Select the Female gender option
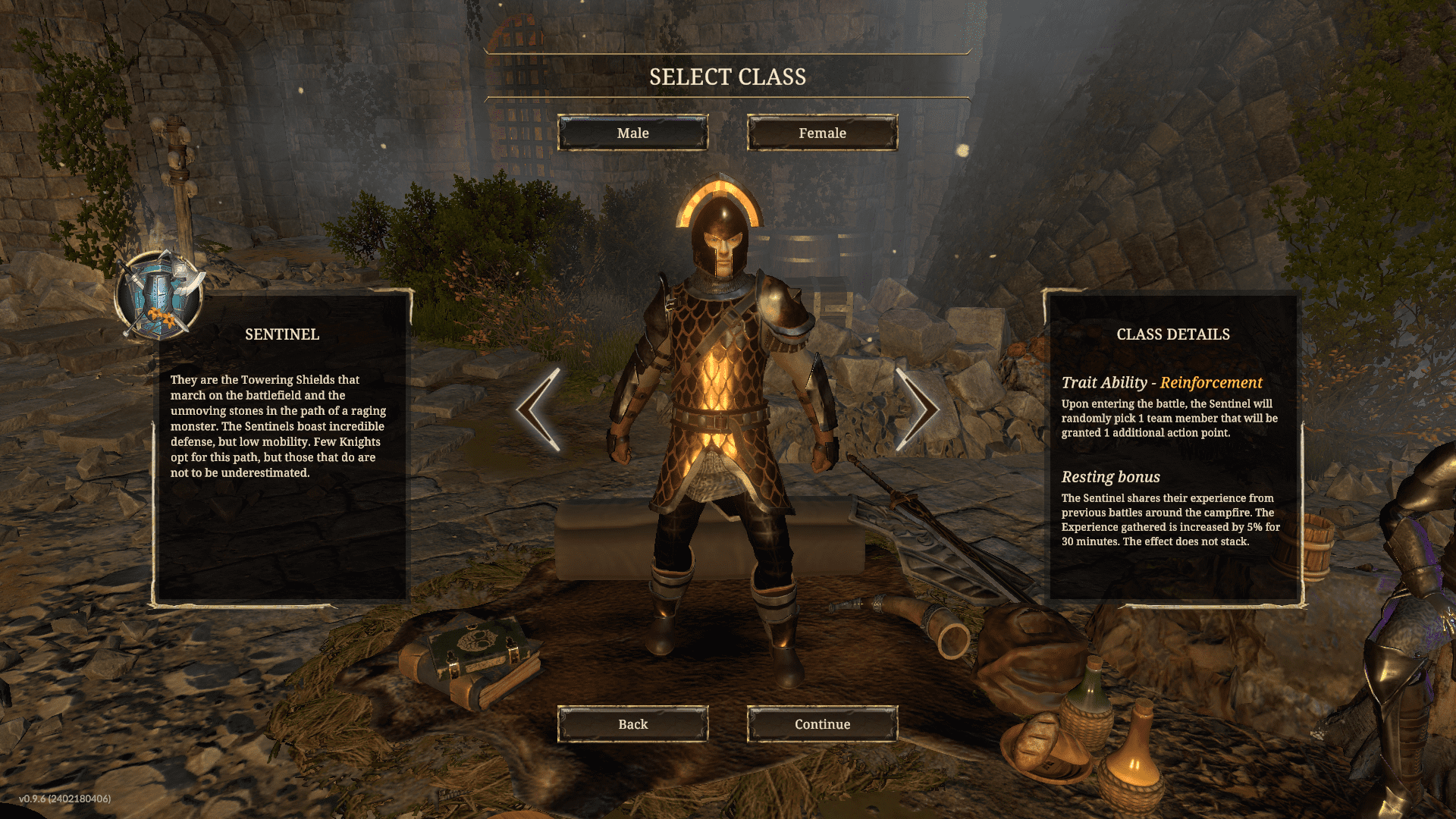 (821, 133)
